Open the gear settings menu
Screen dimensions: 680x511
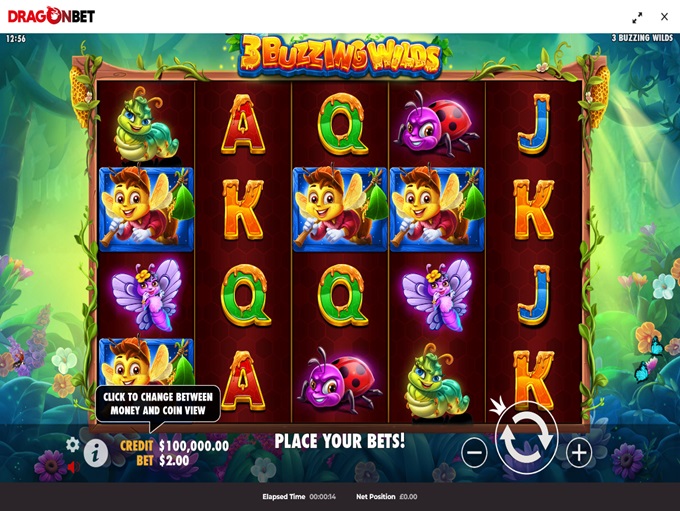[73, 444]
